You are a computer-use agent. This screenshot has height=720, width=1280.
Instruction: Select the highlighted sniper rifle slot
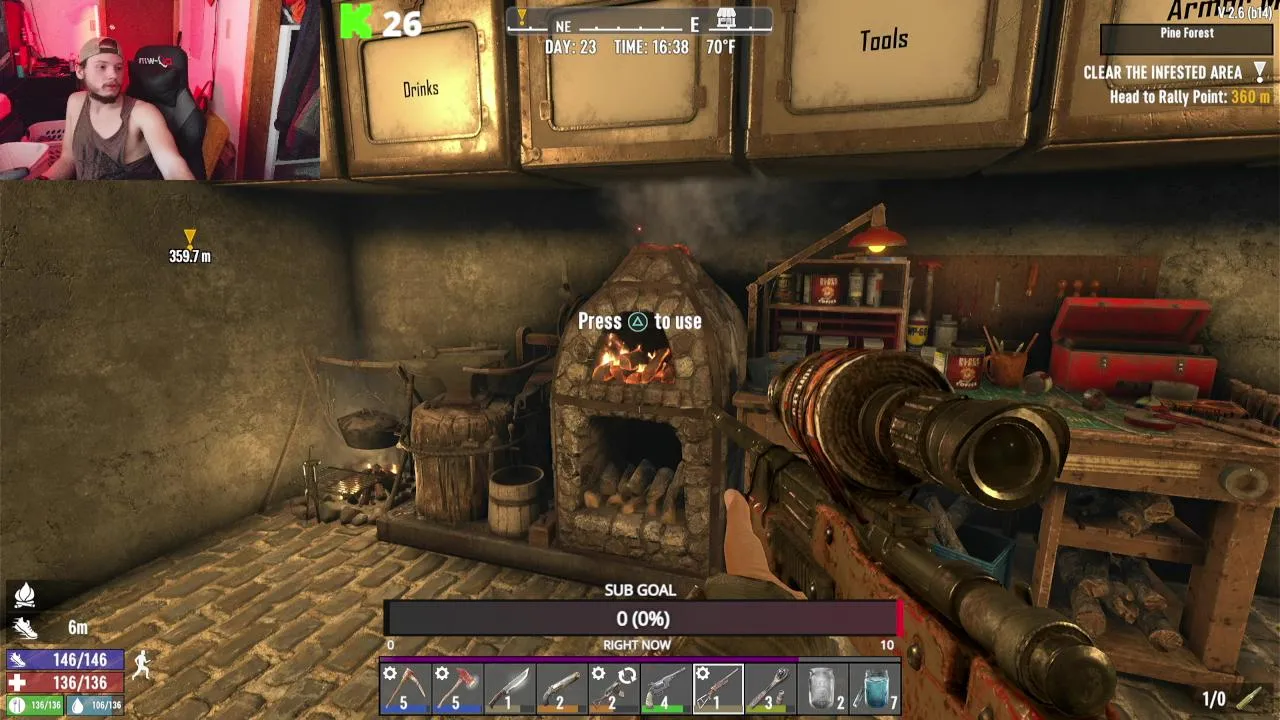point(718,689)
